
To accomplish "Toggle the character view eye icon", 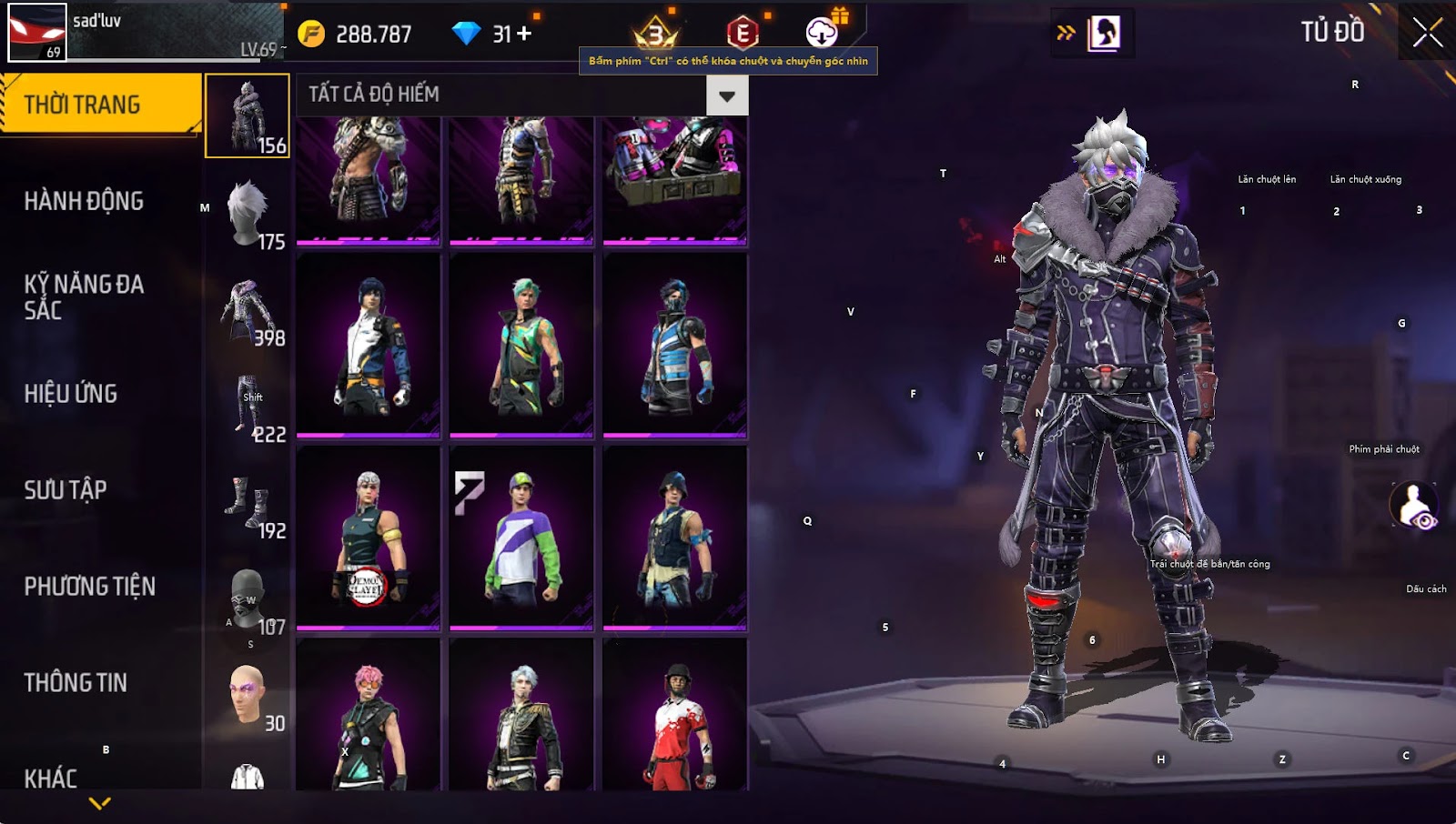I will pyautogui.click(x=1414, y=507).
